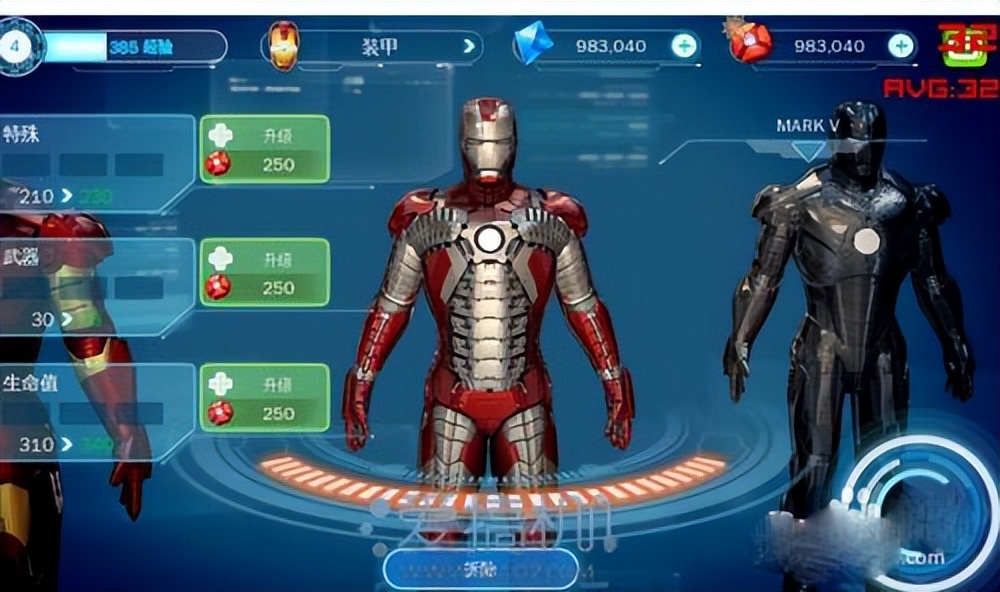
Task: Click the blue button below the armor platform
Action: (x=480, y=569)
